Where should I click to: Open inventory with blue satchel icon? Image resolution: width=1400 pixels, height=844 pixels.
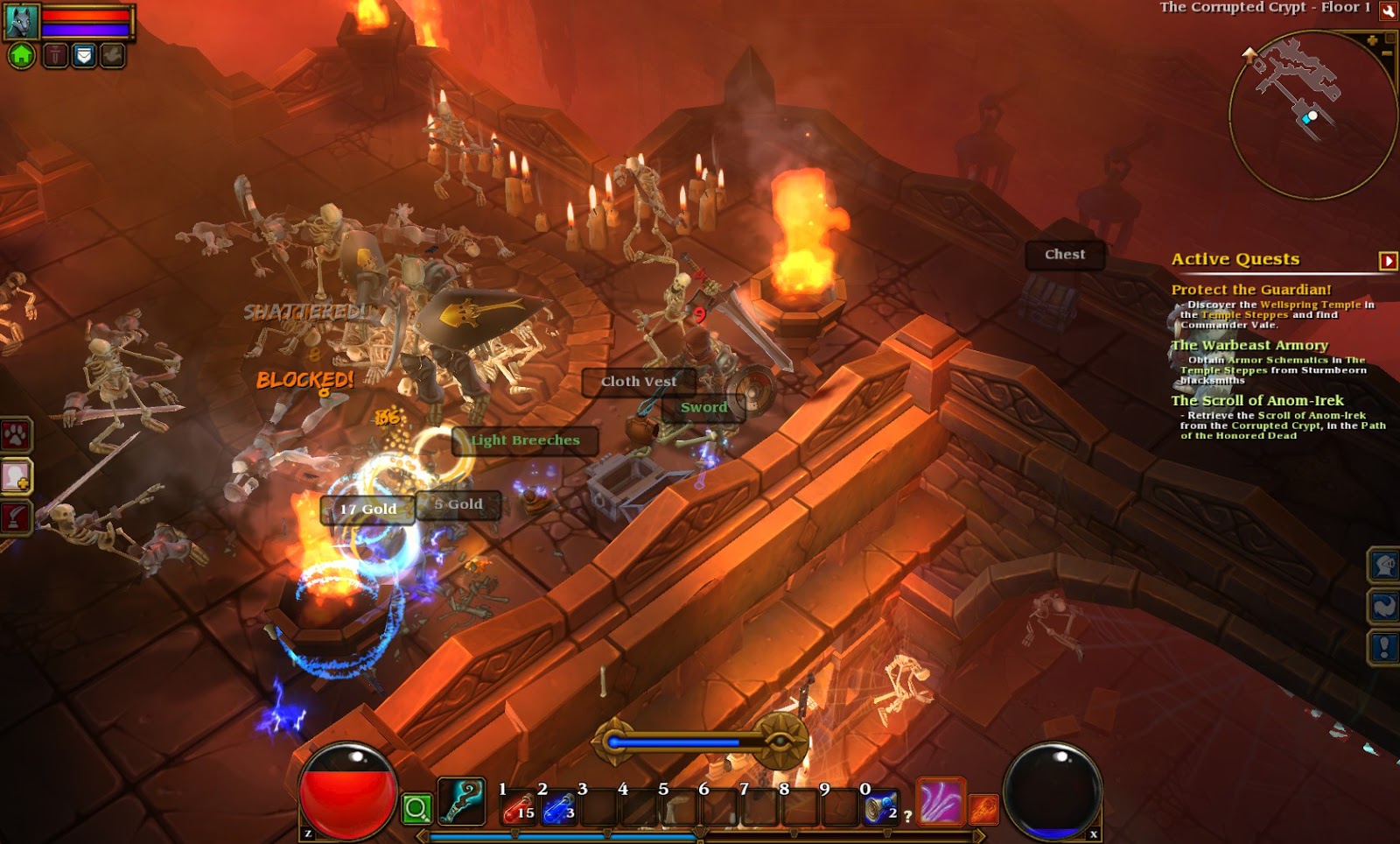click(83, 54)
